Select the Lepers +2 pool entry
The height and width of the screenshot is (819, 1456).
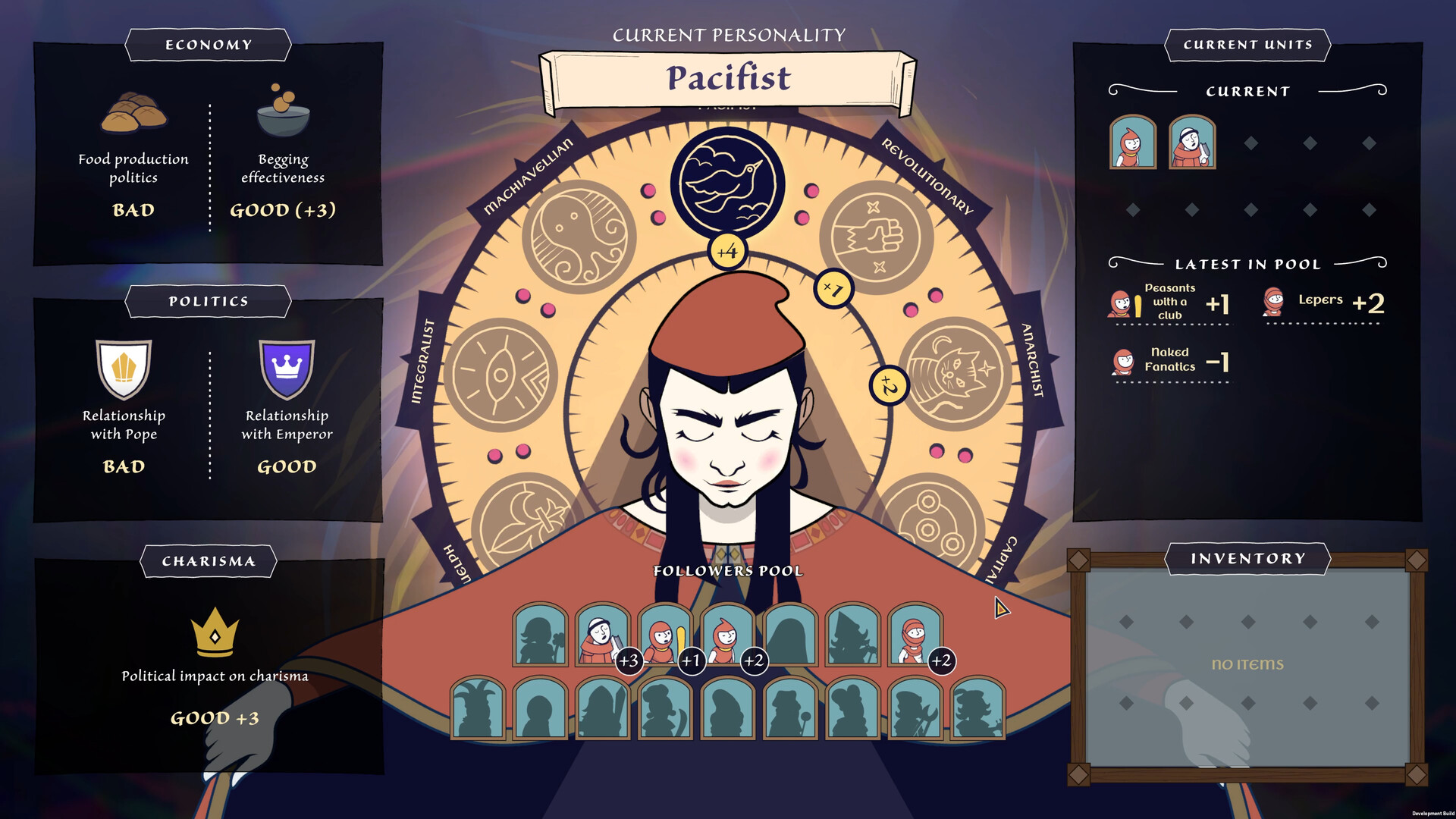click(x=1323, y=303)
